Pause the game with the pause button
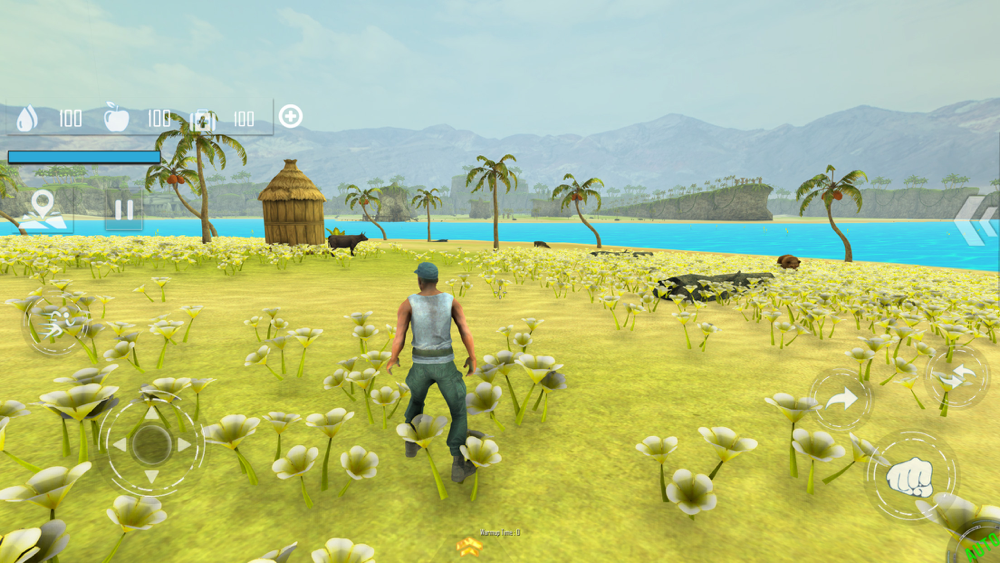1000x563 pixels. [x=124, y=210]
